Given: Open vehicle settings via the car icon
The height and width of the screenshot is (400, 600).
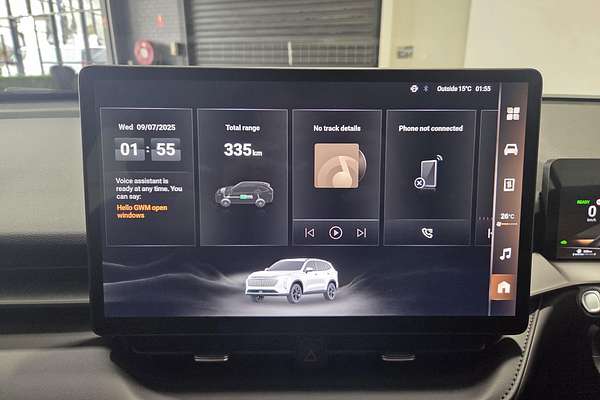Looking at the screenshot, I should click(x=511, y=149).
